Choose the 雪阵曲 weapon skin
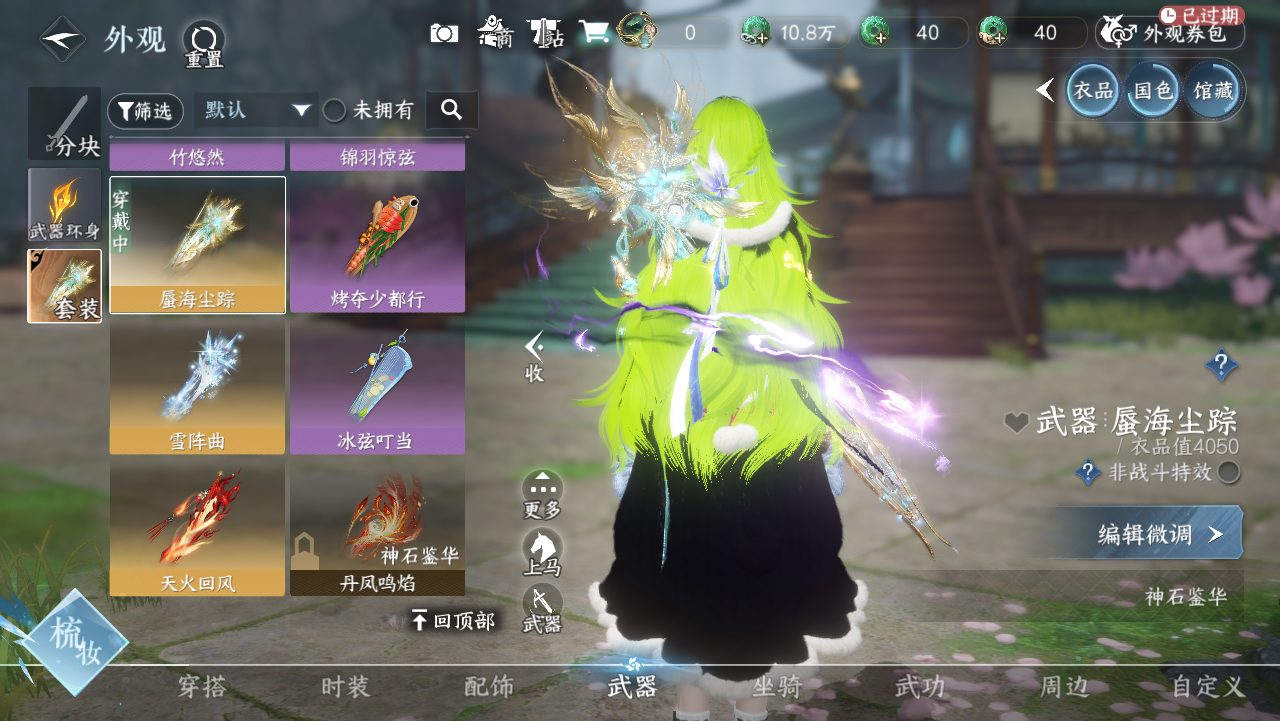1280x721 pixels. [x=197, y=388]
